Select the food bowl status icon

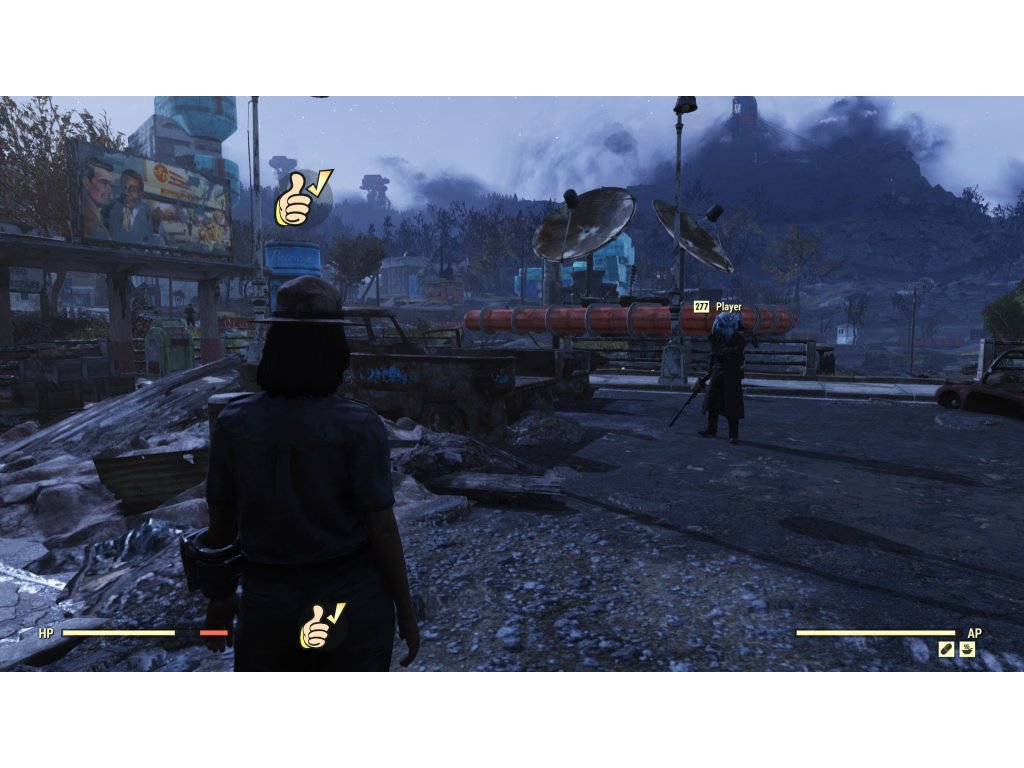[x=967, y=649]
